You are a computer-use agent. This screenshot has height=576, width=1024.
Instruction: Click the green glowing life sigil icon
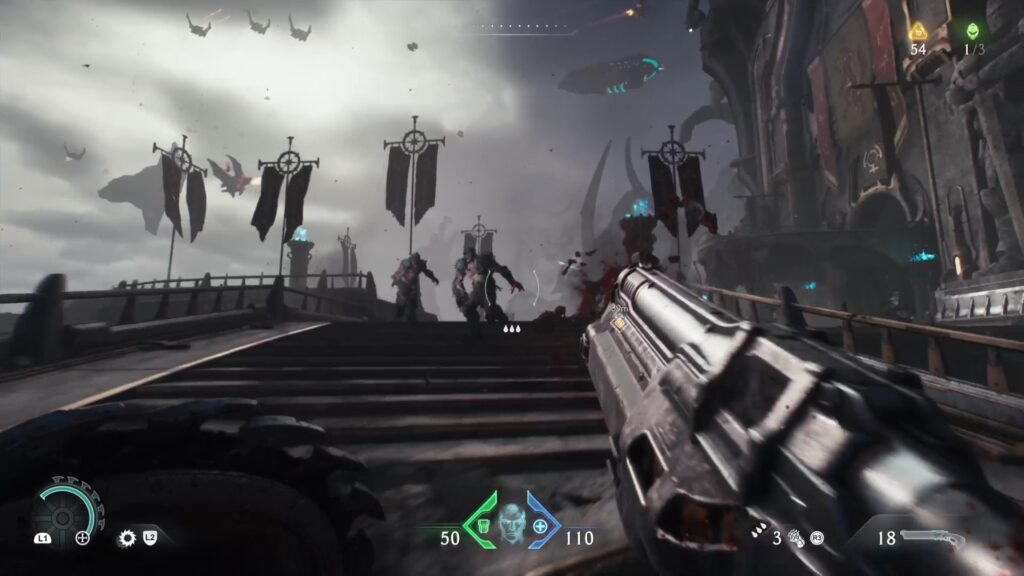pos(973,31)
